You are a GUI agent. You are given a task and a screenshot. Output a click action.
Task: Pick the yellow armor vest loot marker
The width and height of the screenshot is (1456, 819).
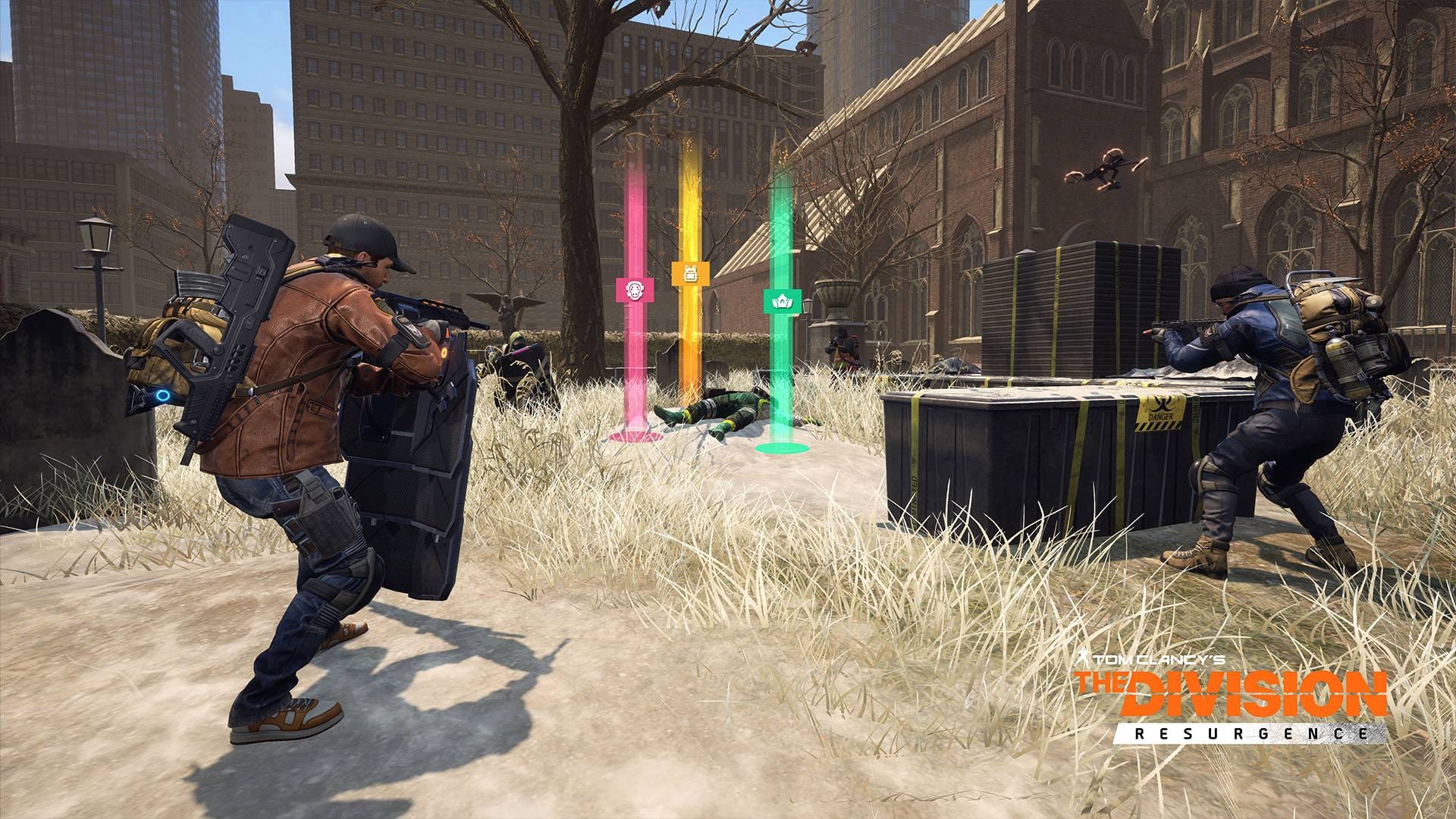pyautogui.click(x=690, y=273)
